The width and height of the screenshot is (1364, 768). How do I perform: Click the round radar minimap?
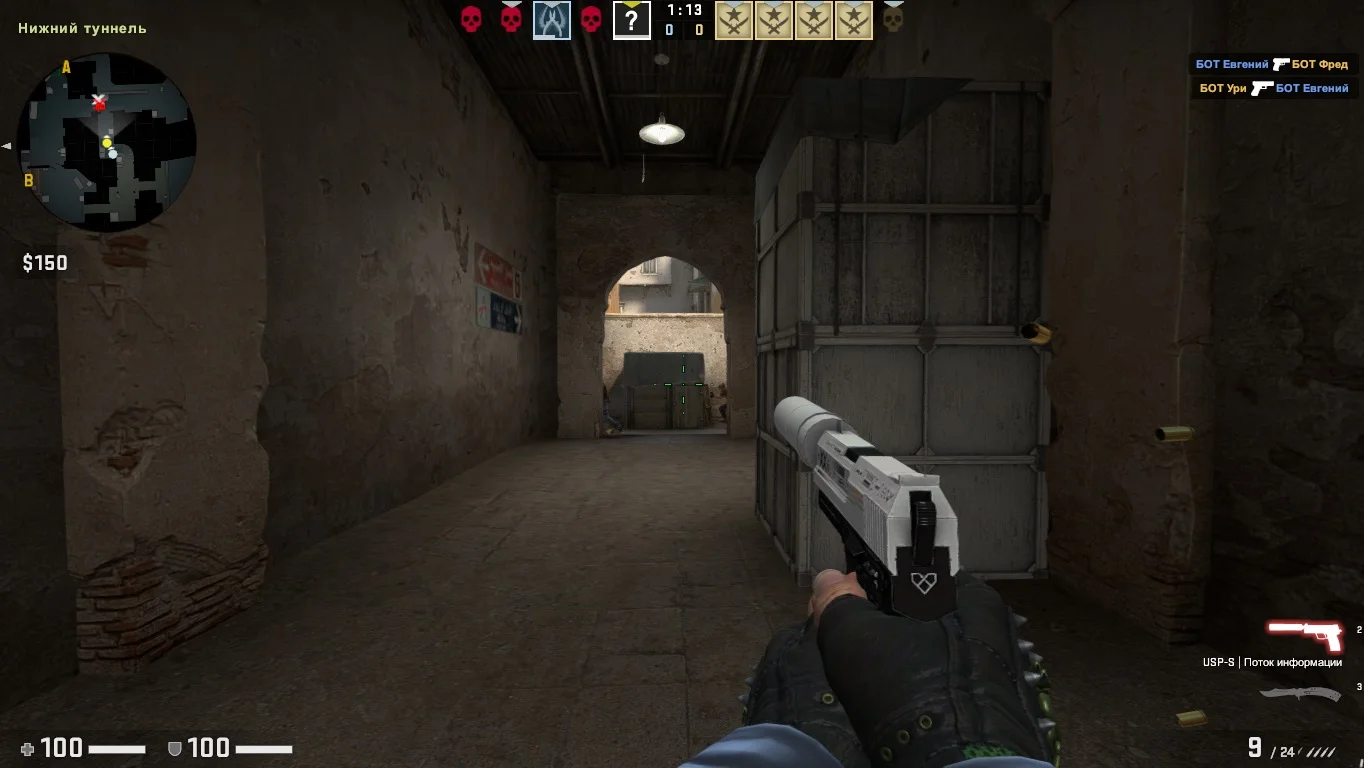click(x=106, y=142)
